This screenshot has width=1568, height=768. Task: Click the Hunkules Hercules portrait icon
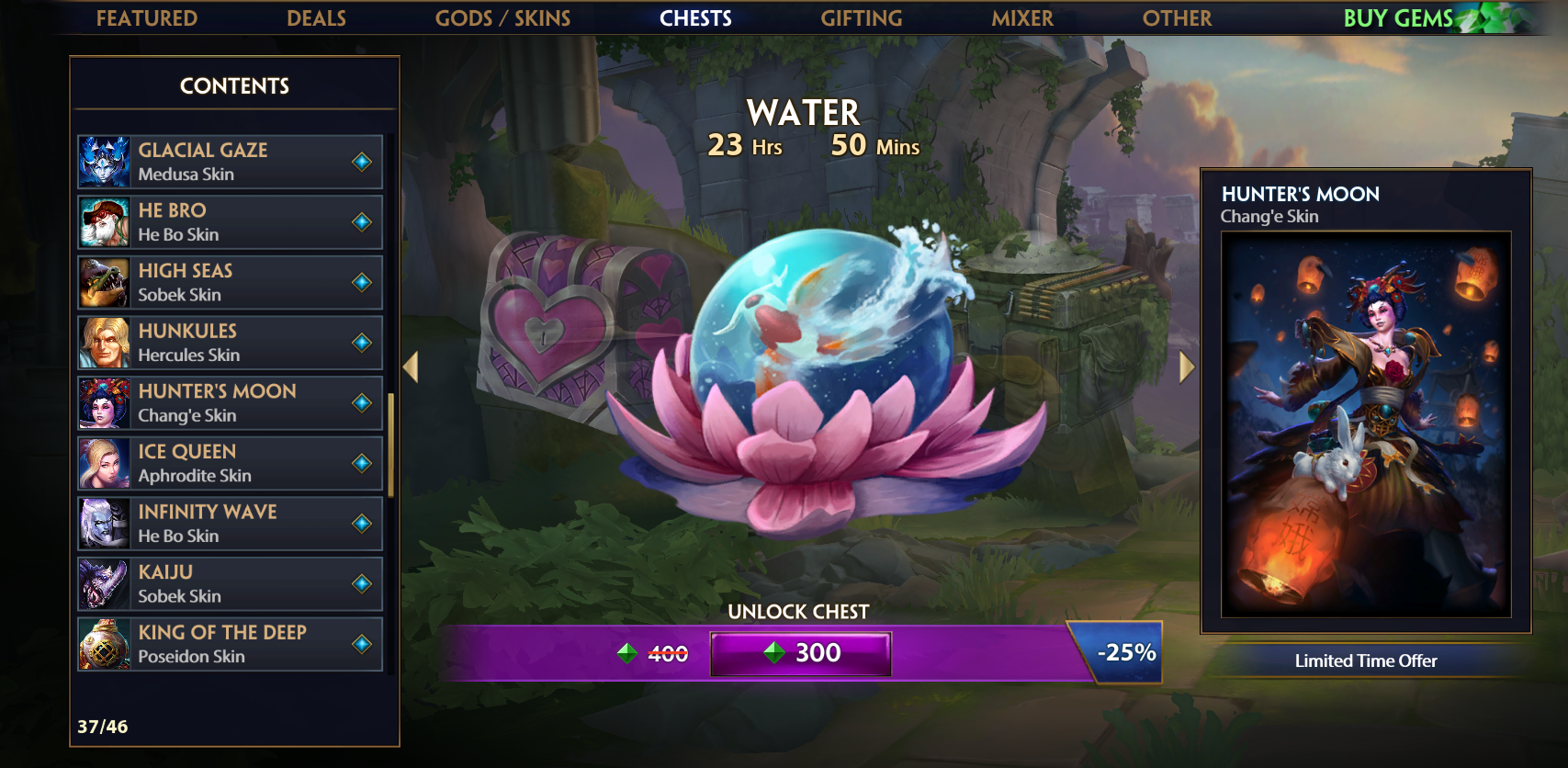[106, 342]
